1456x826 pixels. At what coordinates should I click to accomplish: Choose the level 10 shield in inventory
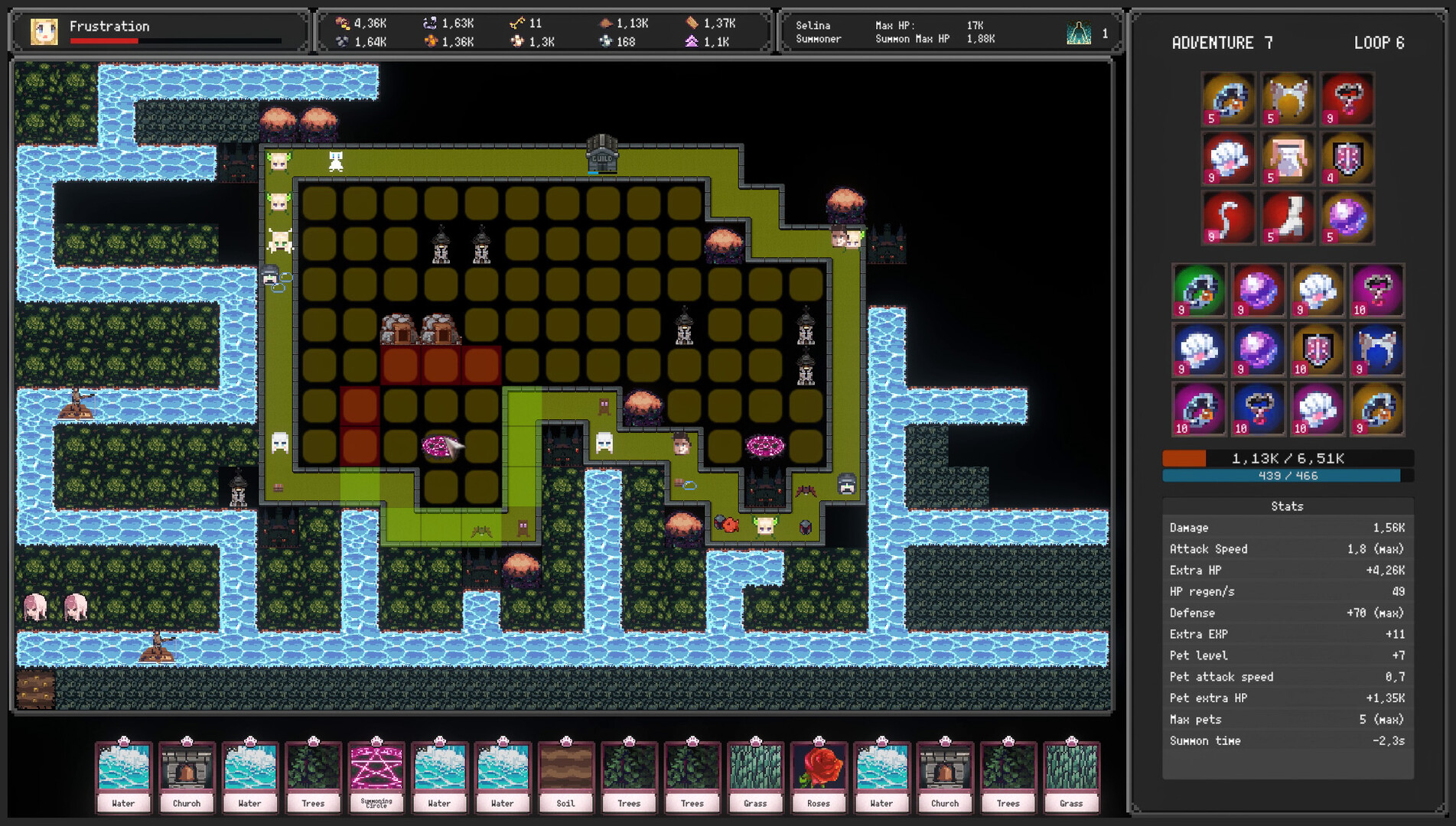tap(1317, 350)
